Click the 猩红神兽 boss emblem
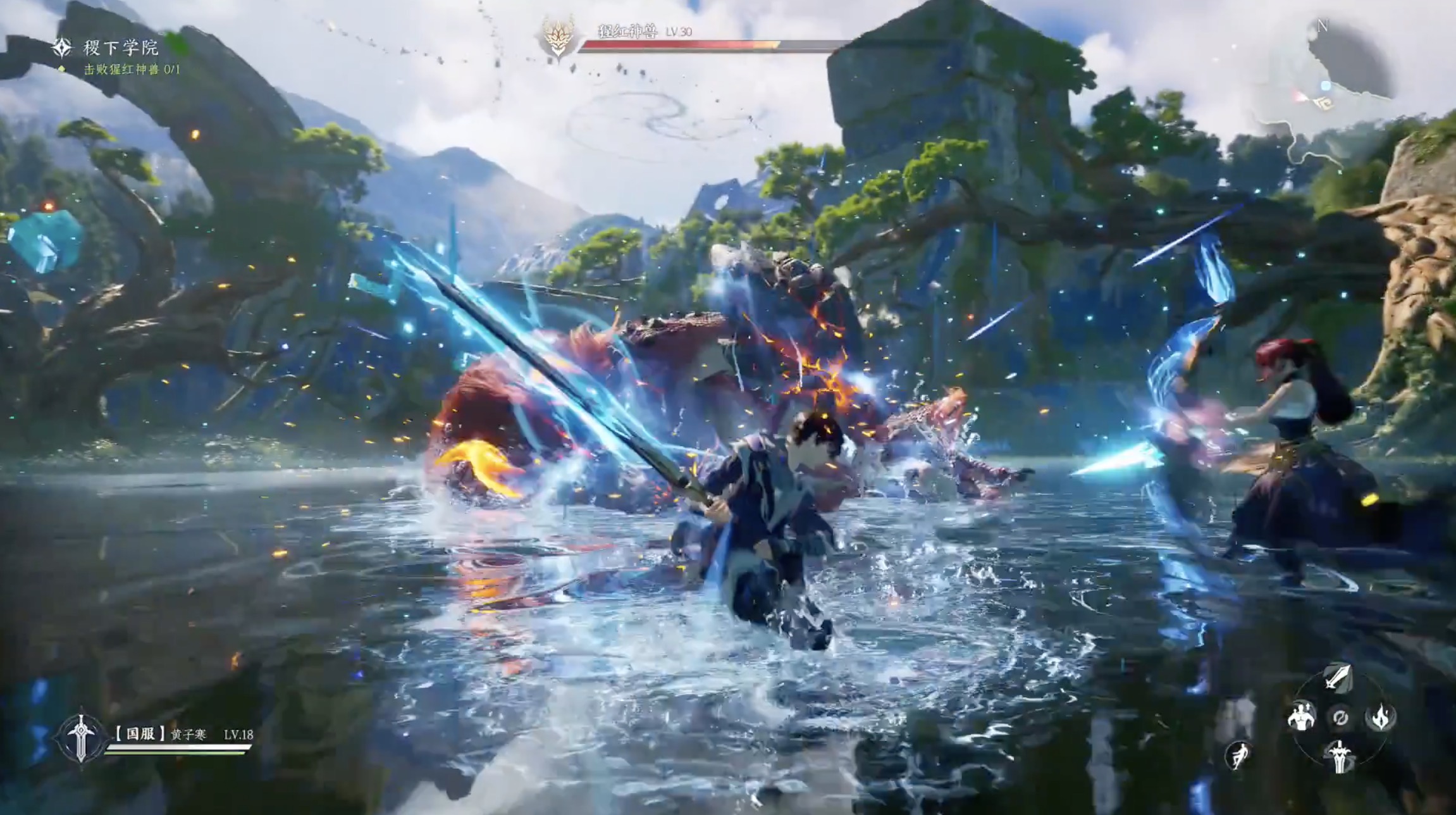The image size is (1456, 815). (x=558, y=37)
